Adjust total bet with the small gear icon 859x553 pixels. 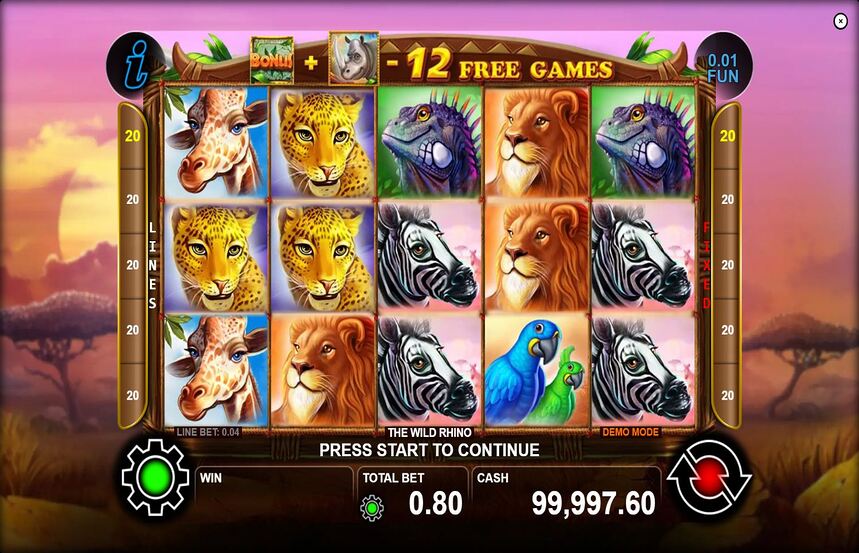pyautogui.click(x=372, y=508)
